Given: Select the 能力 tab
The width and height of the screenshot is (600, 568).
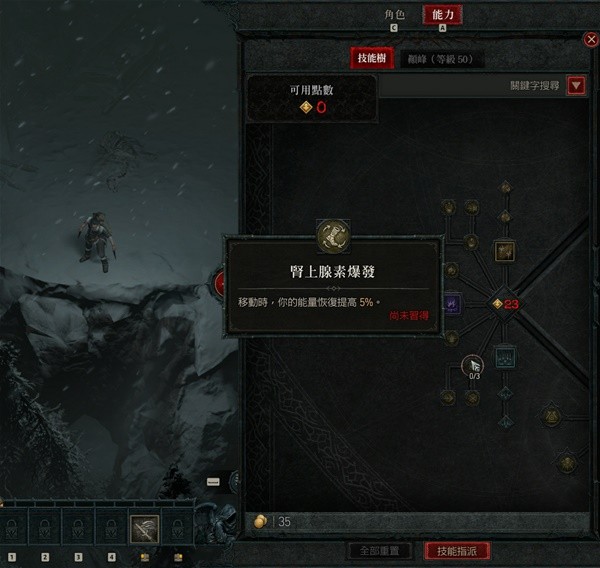Looking at the screenshot, I should [x=443, y=15].
